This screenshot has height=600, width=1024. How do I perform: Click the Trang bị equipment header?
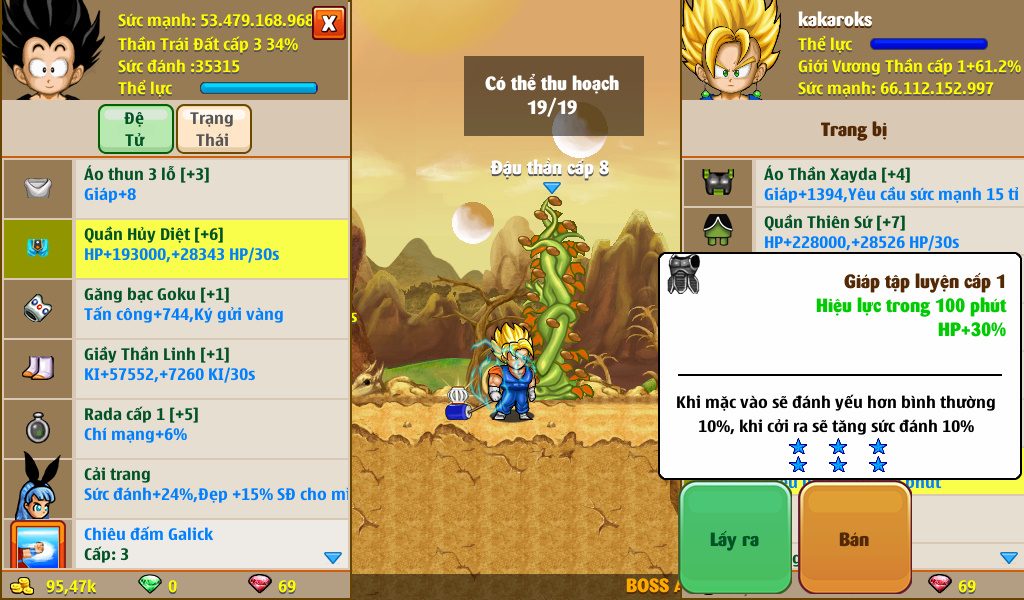853,130
